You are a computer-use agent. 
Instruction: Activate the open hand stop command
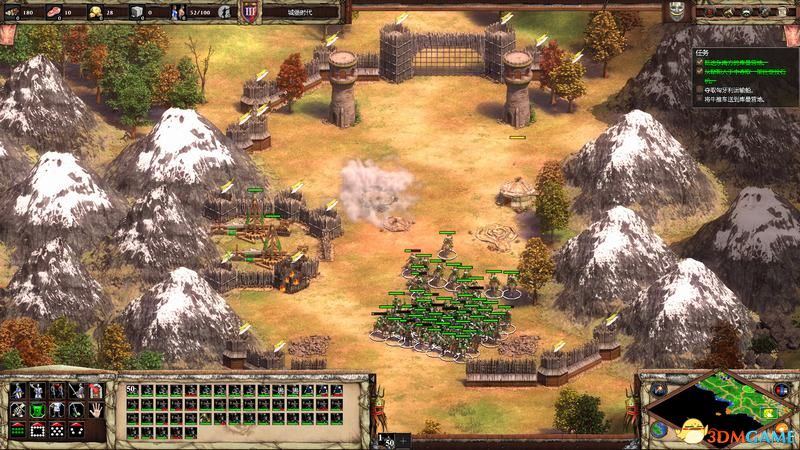pyautogui.click(x=97, y=408)
